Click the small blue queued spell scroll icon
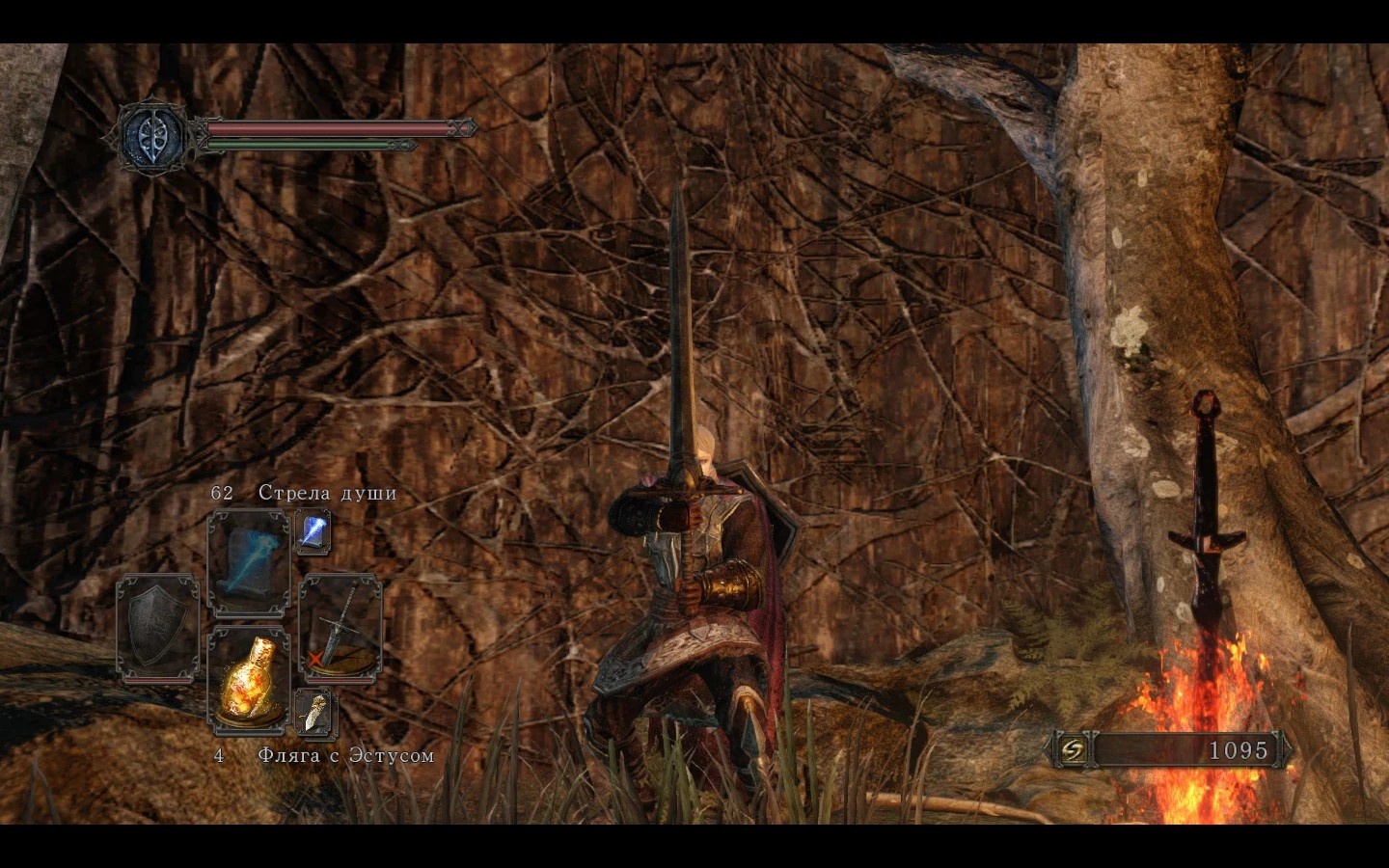The image size is (1389, 868). [x=313, y=532]
